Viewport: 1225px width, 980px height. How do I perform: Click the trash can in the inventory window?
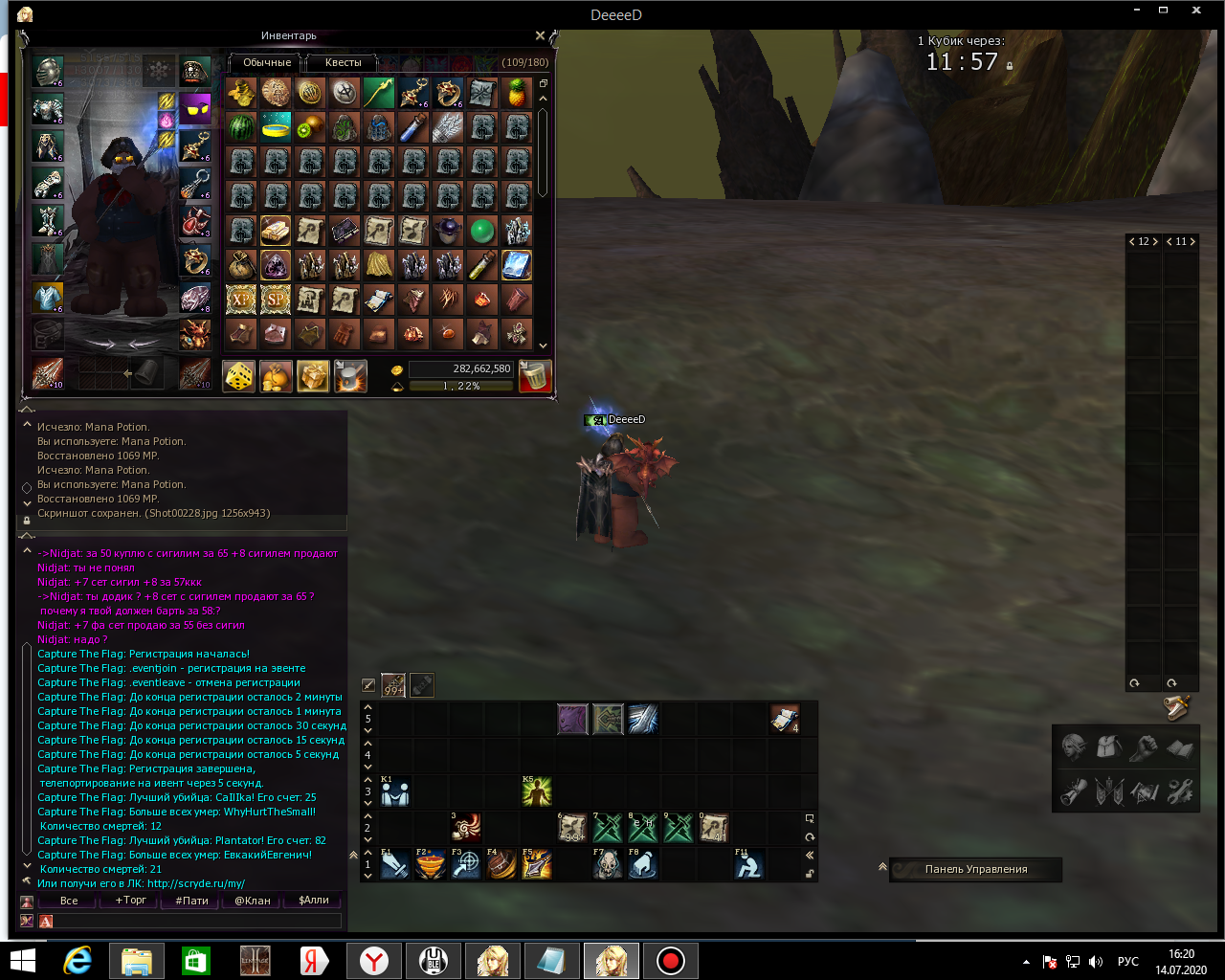click(535, 375)
